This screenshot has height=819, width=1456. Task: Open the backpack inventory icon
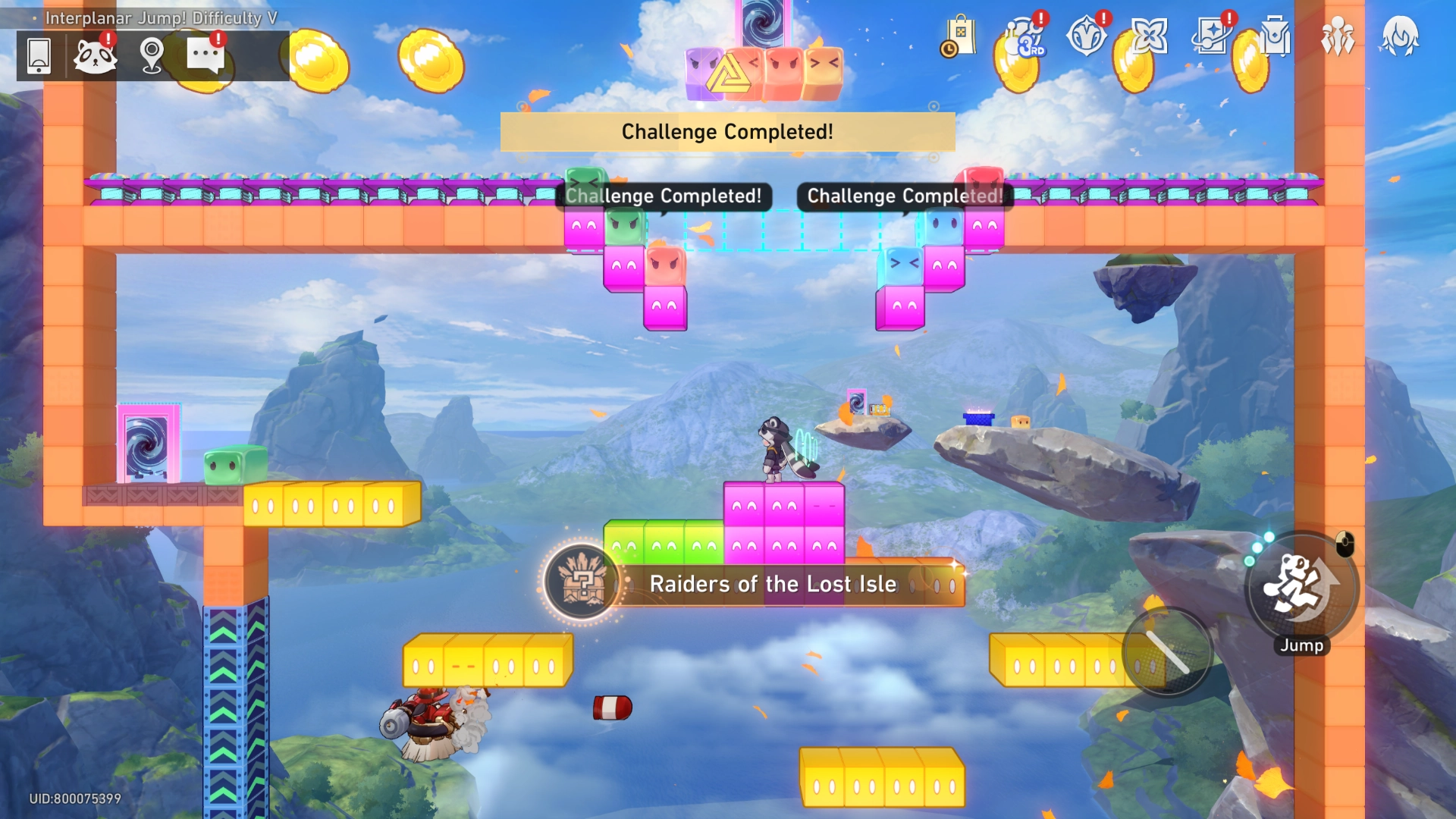click(x=1275, y=36)
